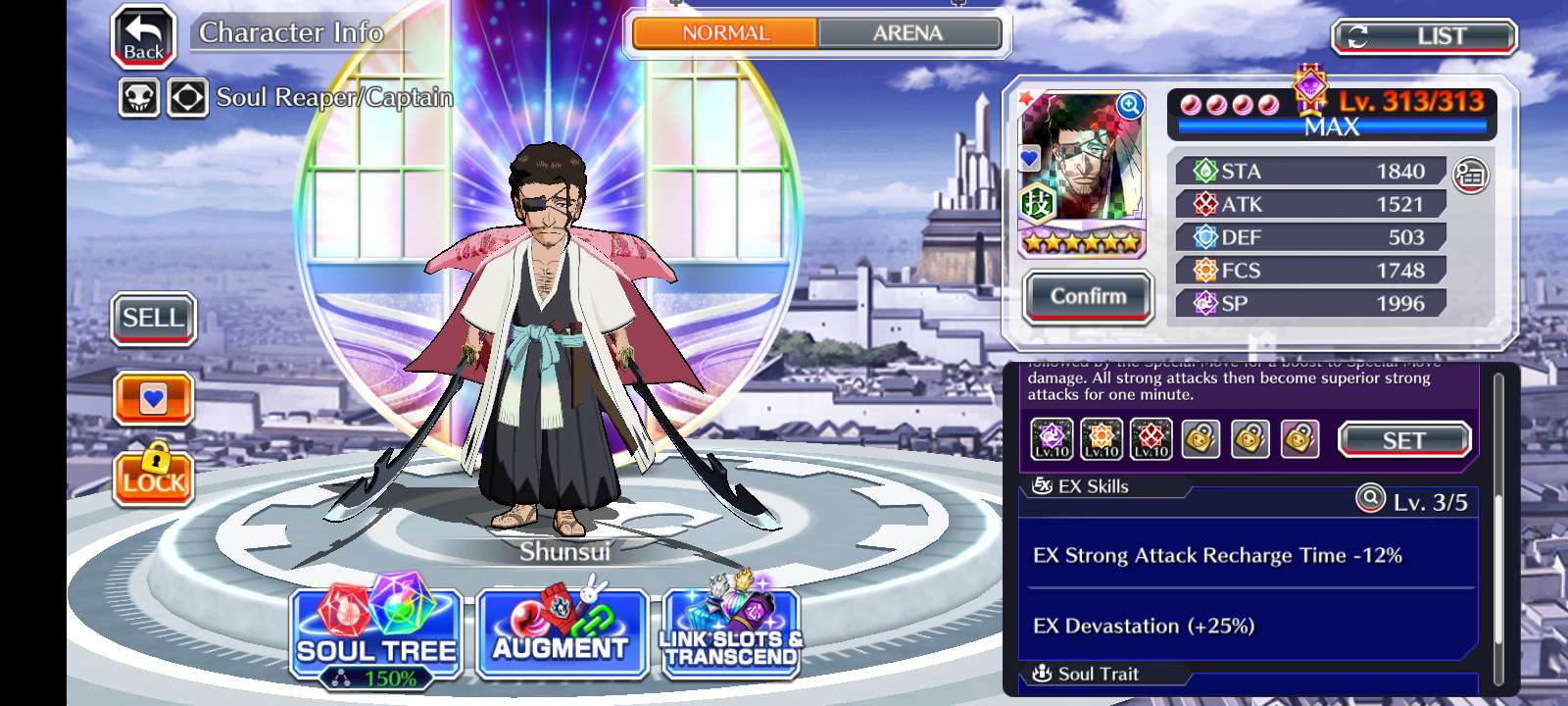Image resolution: width=1568 pixels, height=706 pixels.
Task: Toggle the character LOCK button
Action: 153,477
